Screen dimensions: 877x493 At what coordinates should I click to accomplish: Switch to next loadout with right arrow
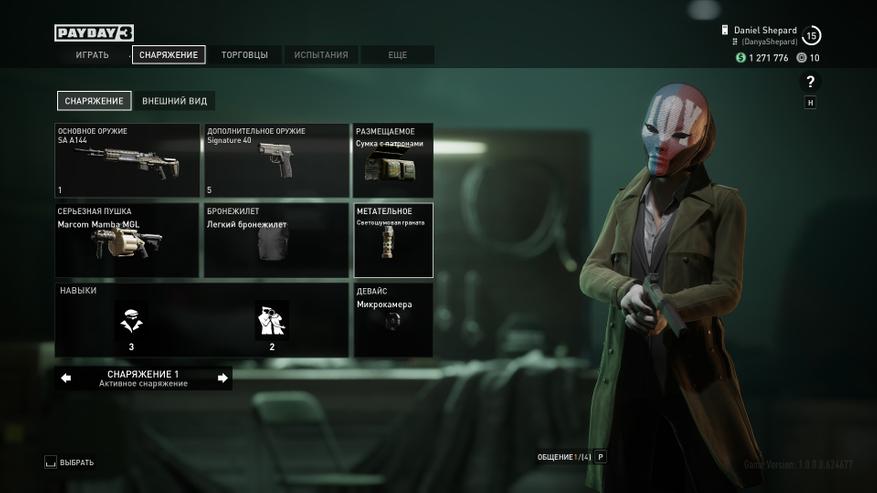(x=222, y=378)
